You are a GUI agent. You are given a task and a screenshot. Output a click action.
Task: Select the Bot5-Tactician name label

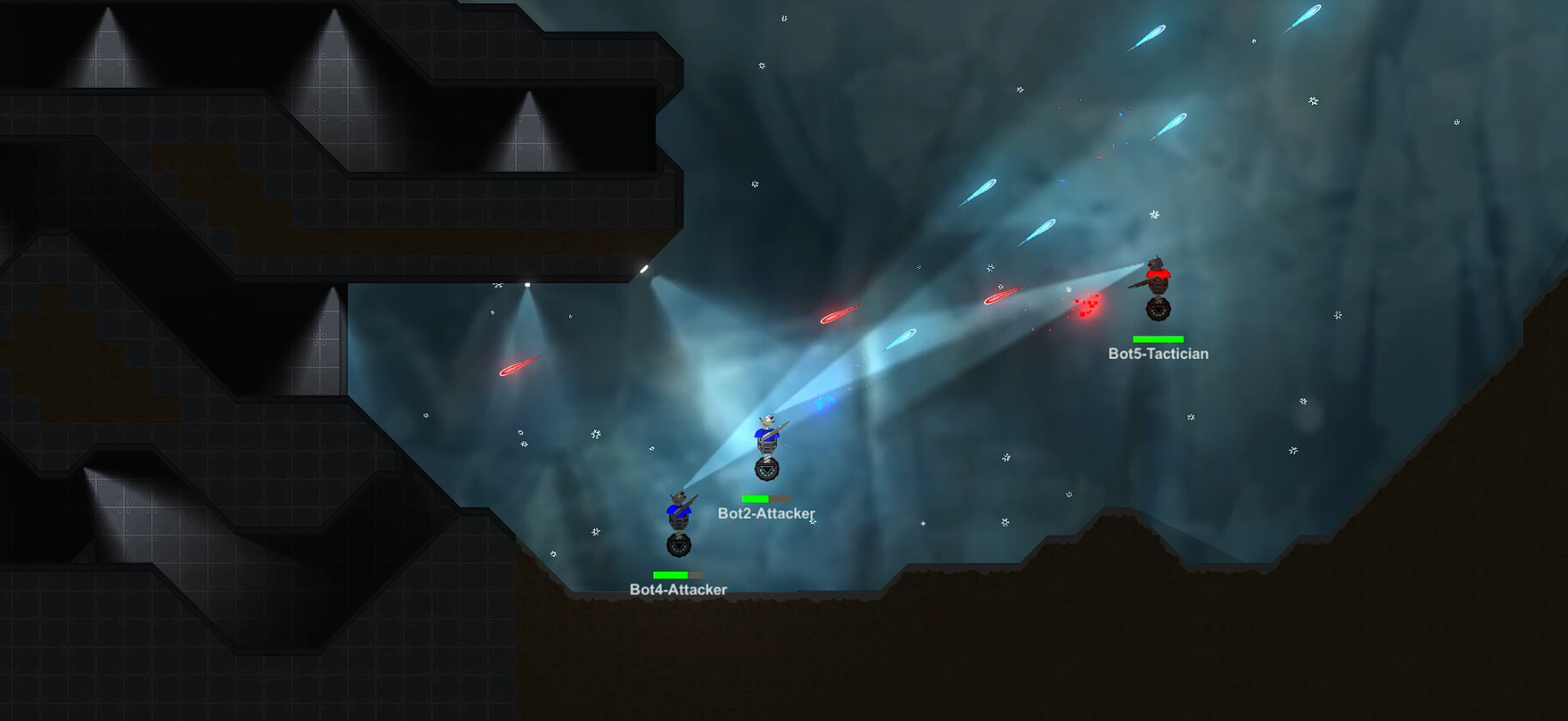[1159, 353]
